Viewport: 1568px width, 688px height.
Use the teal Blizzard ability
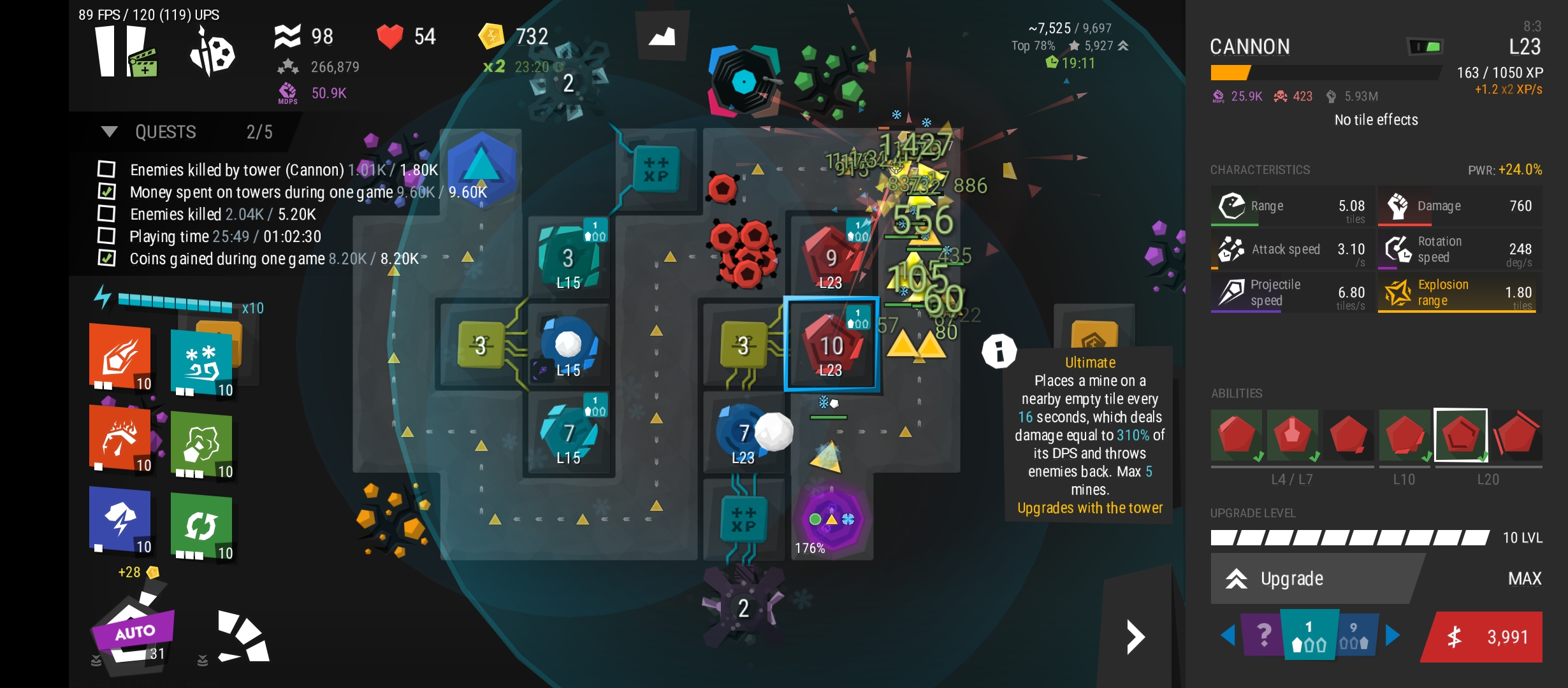(x=203, y=361)
